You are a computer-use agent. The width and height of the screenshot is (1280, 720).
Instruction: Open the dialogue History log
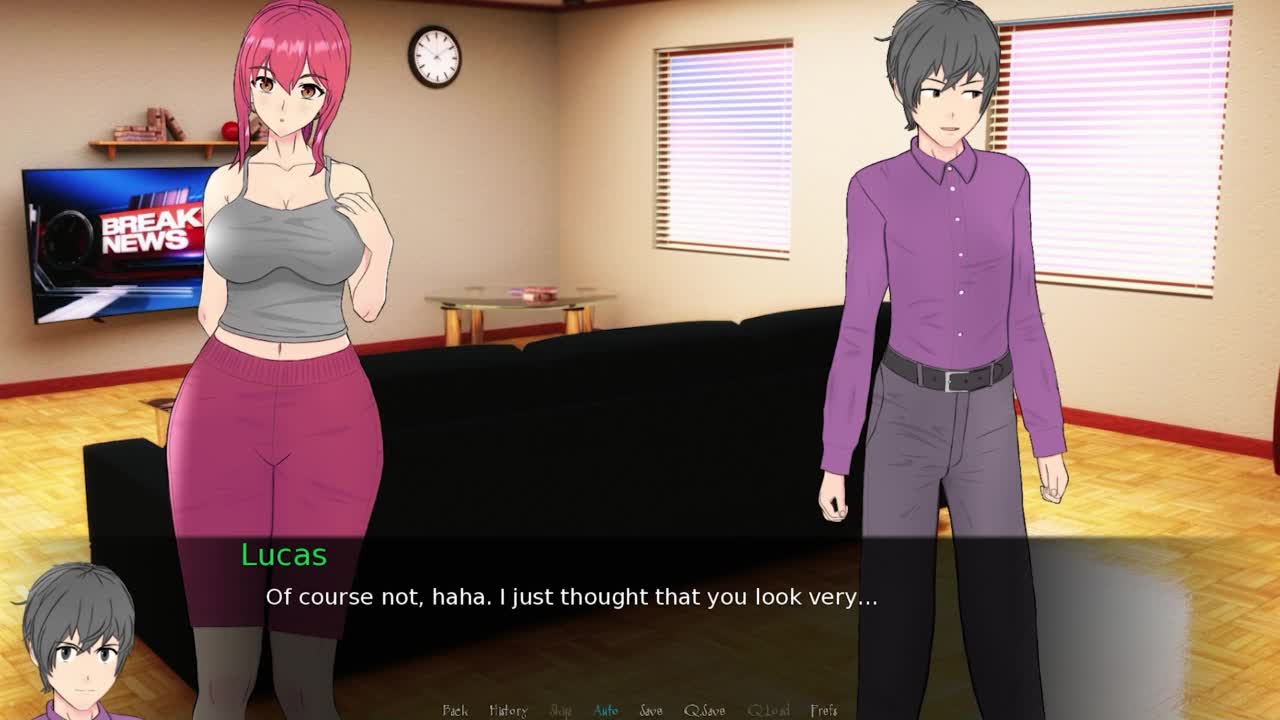[508, 710]
